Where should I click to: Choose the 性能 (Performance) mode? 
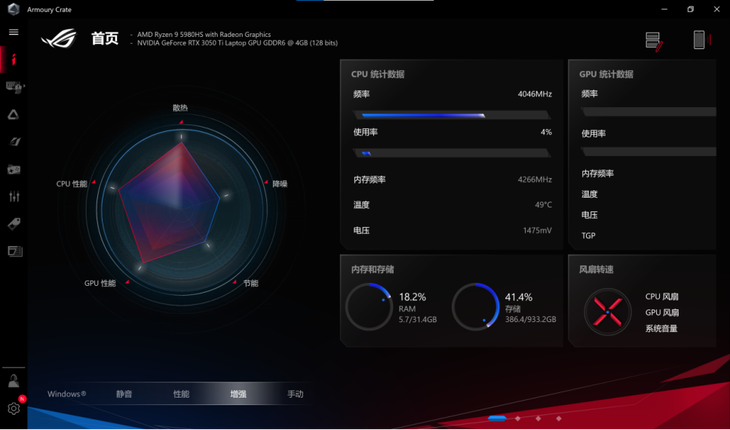[181, 394]
